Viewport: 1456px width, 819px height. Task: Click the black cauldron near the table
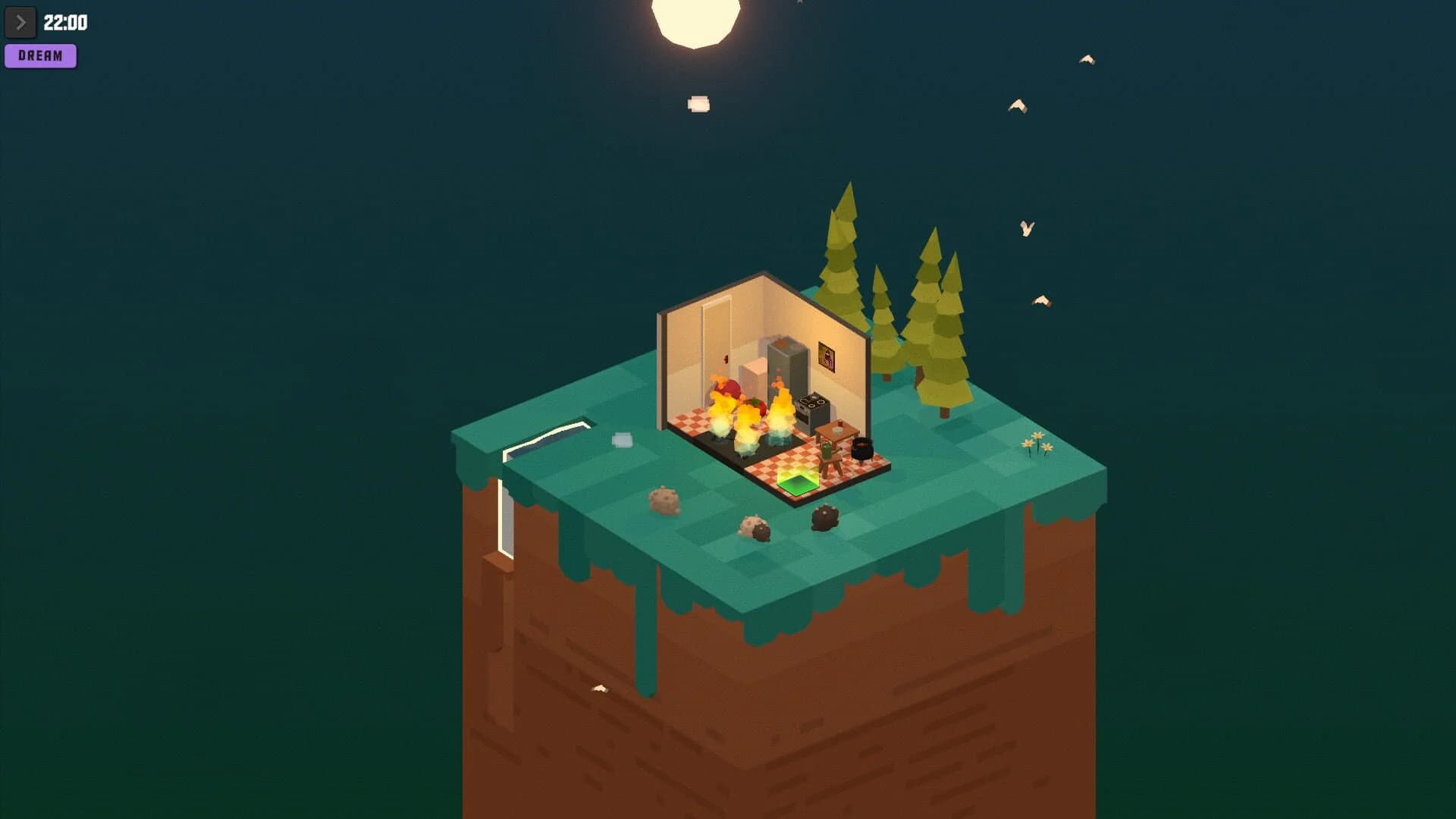tap(862, 449)
